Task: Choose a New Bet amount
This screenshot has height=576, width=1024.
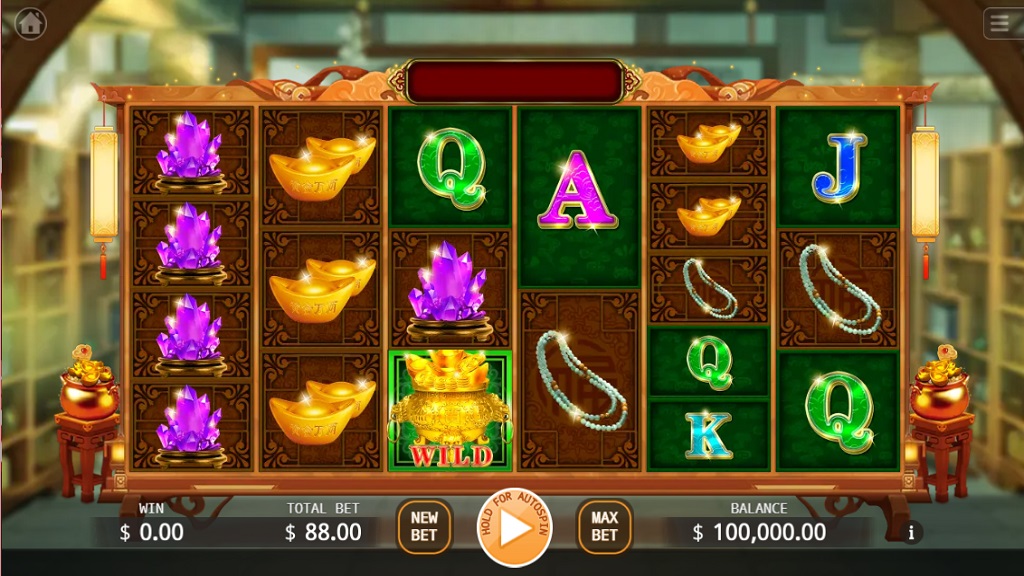Action: pos(424,526)
